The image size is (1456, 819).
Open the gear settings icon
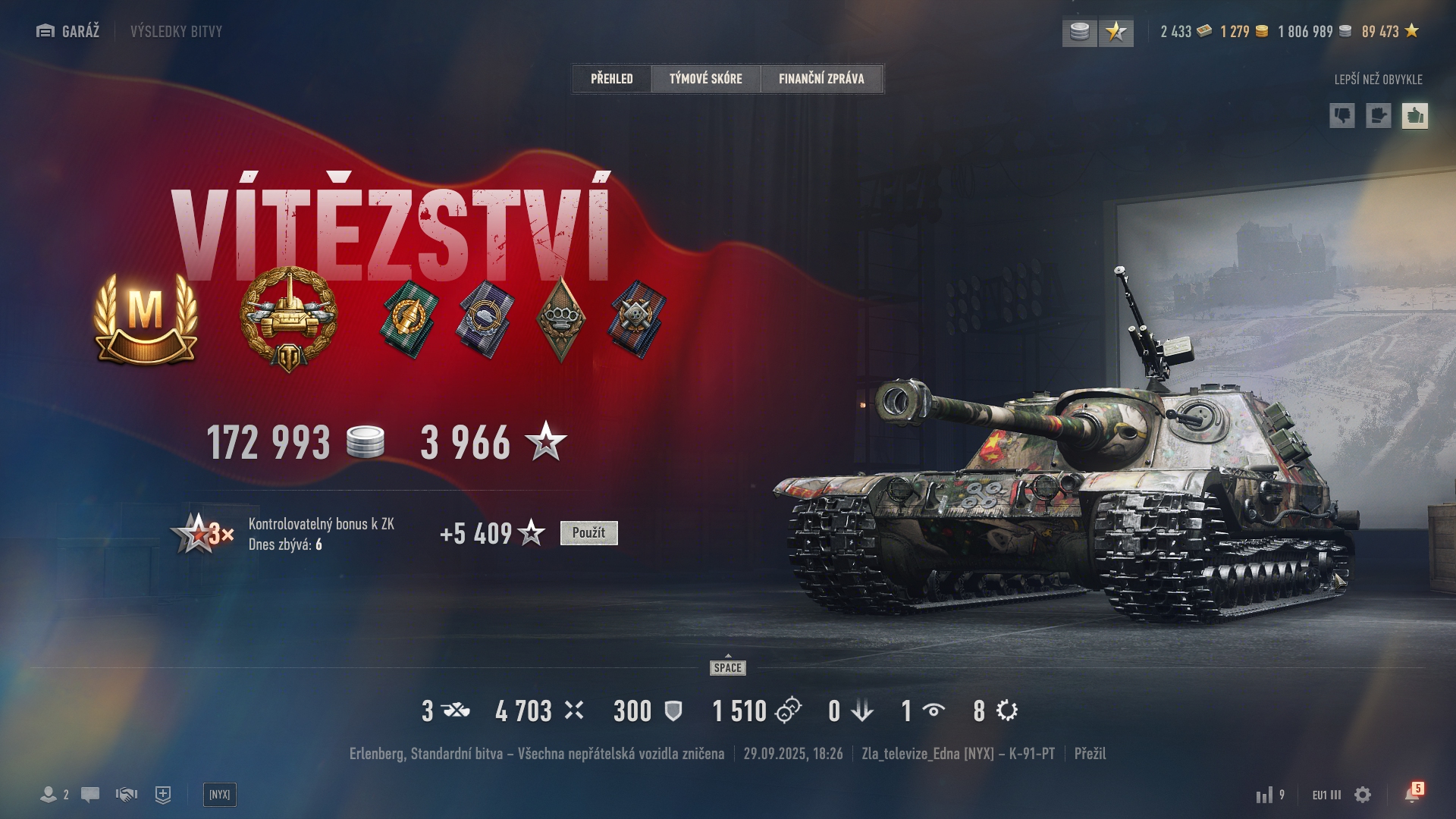coord(1363,795)
